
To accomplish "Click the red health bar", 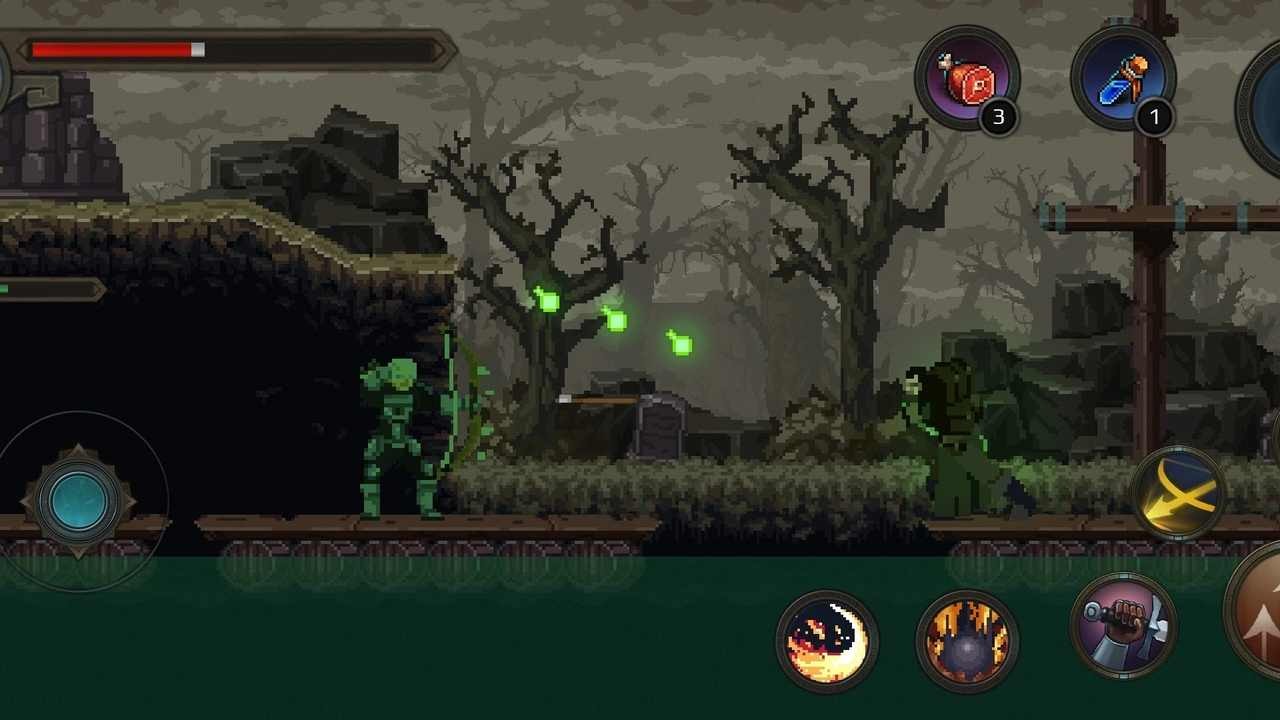I will pyautogui.click(x=110, y=47).
